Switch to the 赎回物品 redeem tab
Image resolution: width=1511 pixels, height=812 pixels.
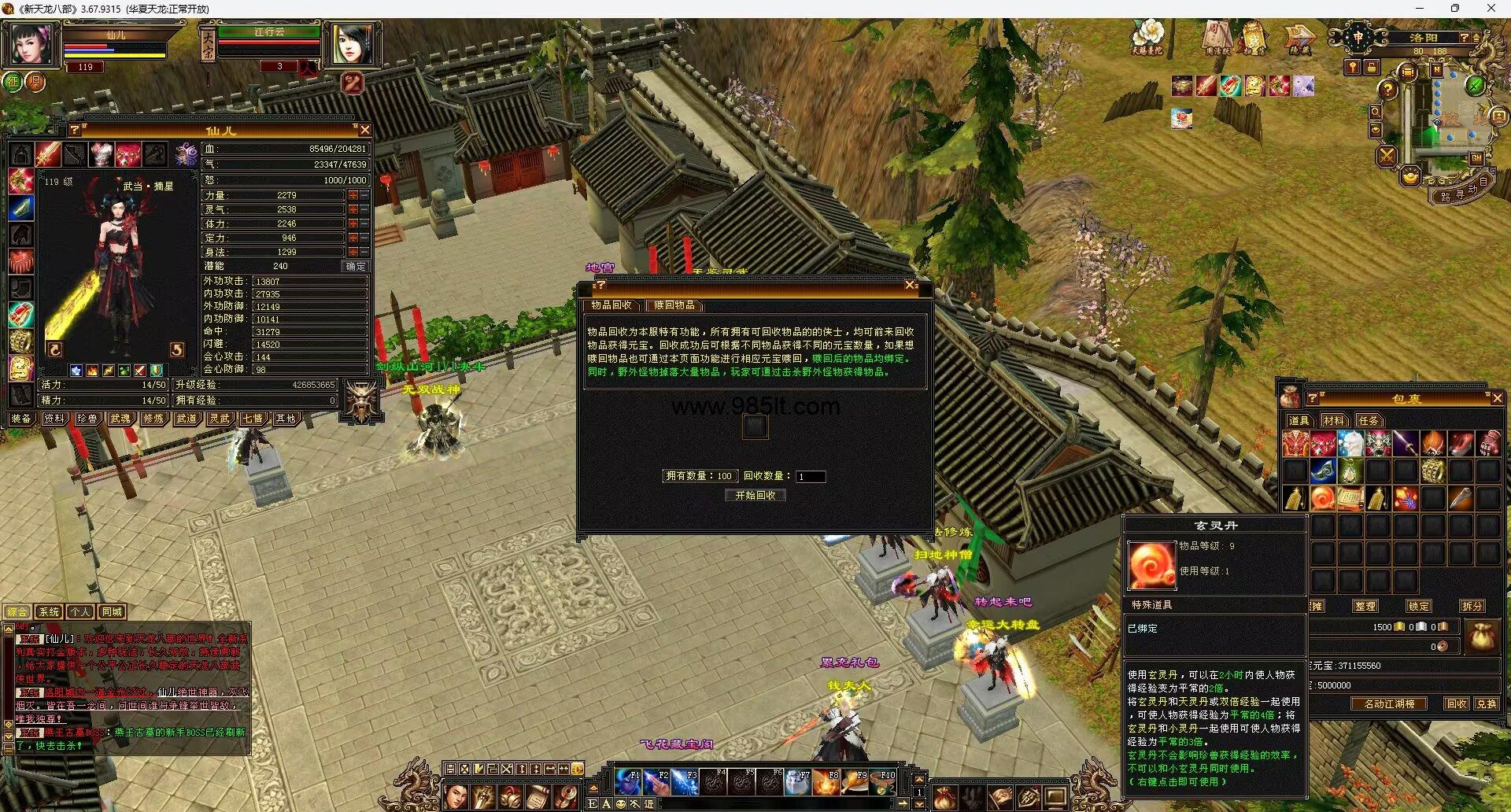[x=674, y=305]
